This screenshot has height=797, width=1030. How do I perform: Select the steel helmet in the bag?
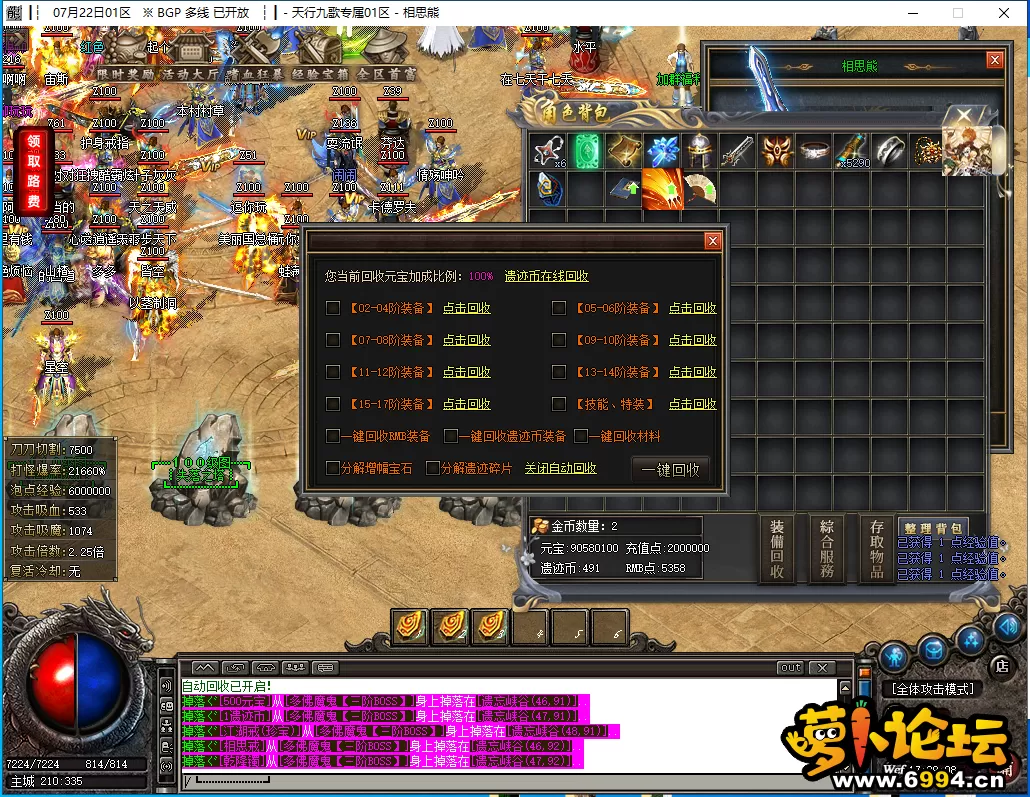click(x=698, y=151)
